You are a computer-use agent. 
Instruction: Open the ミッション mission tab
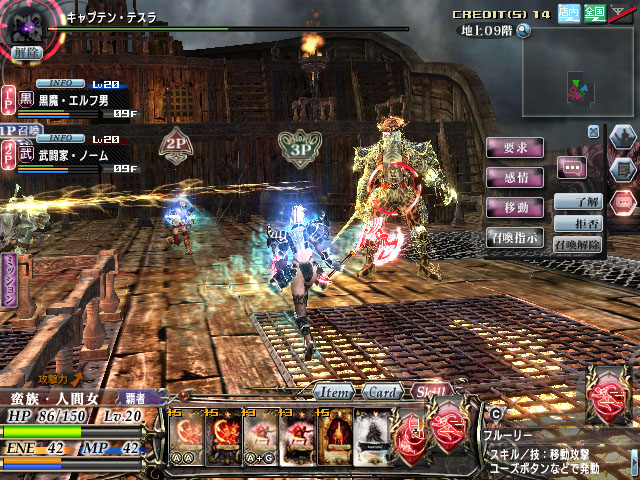click(9, 278)
